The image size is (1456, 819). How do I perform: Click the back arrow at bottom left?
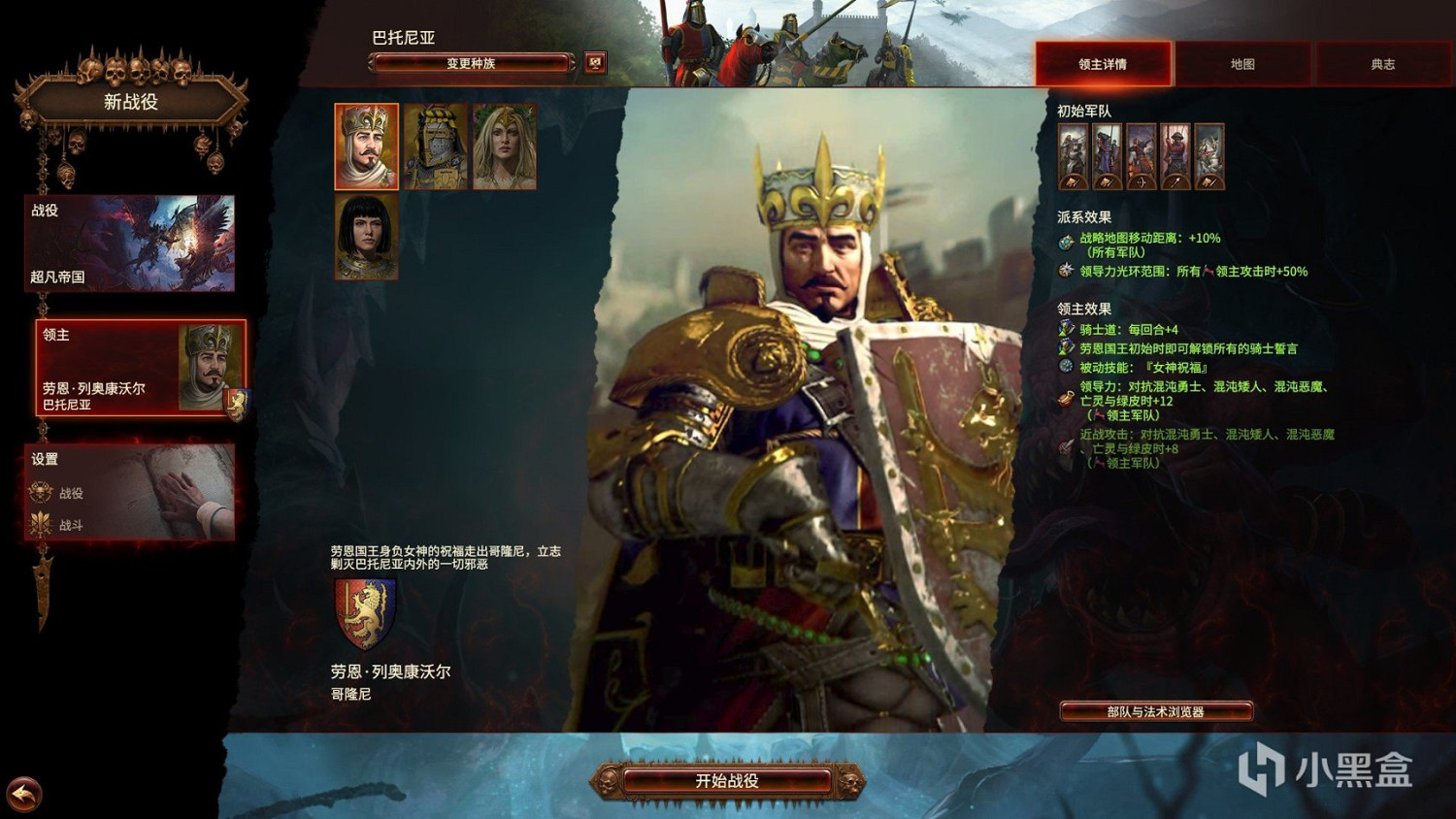24,796
